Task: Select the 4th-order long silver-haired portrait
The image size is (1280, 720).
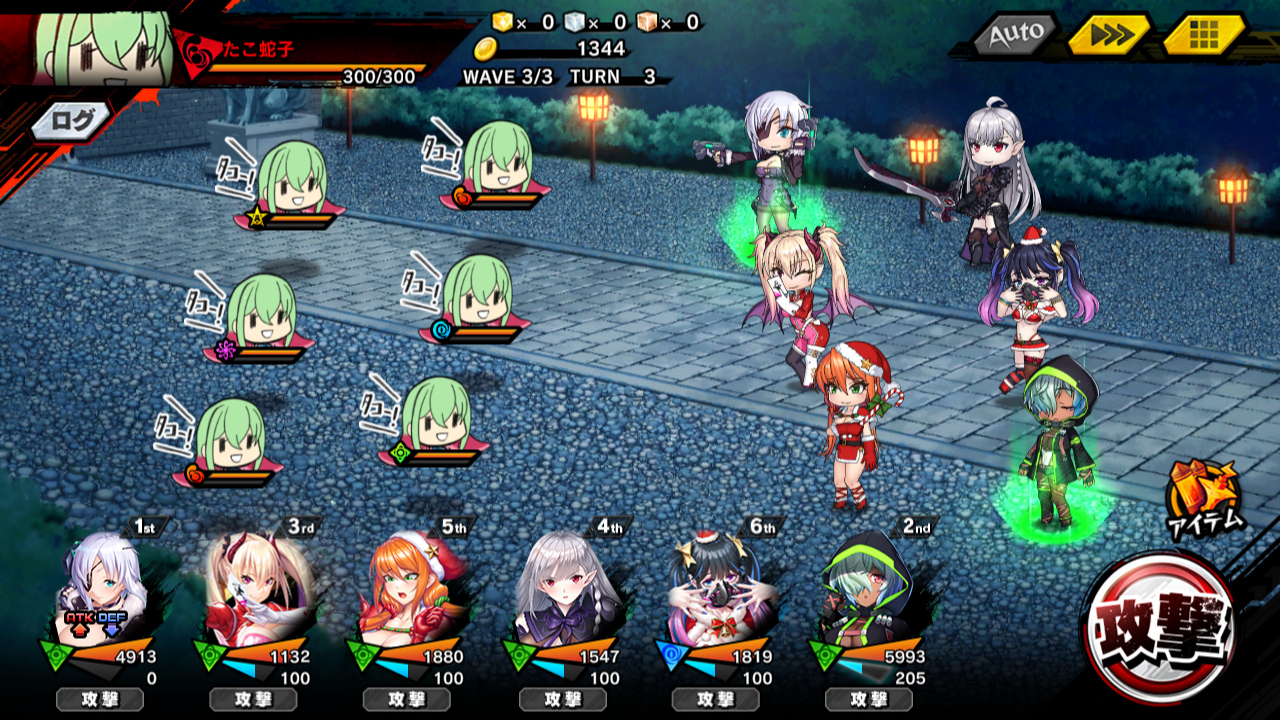Action: tap(560, 588)
